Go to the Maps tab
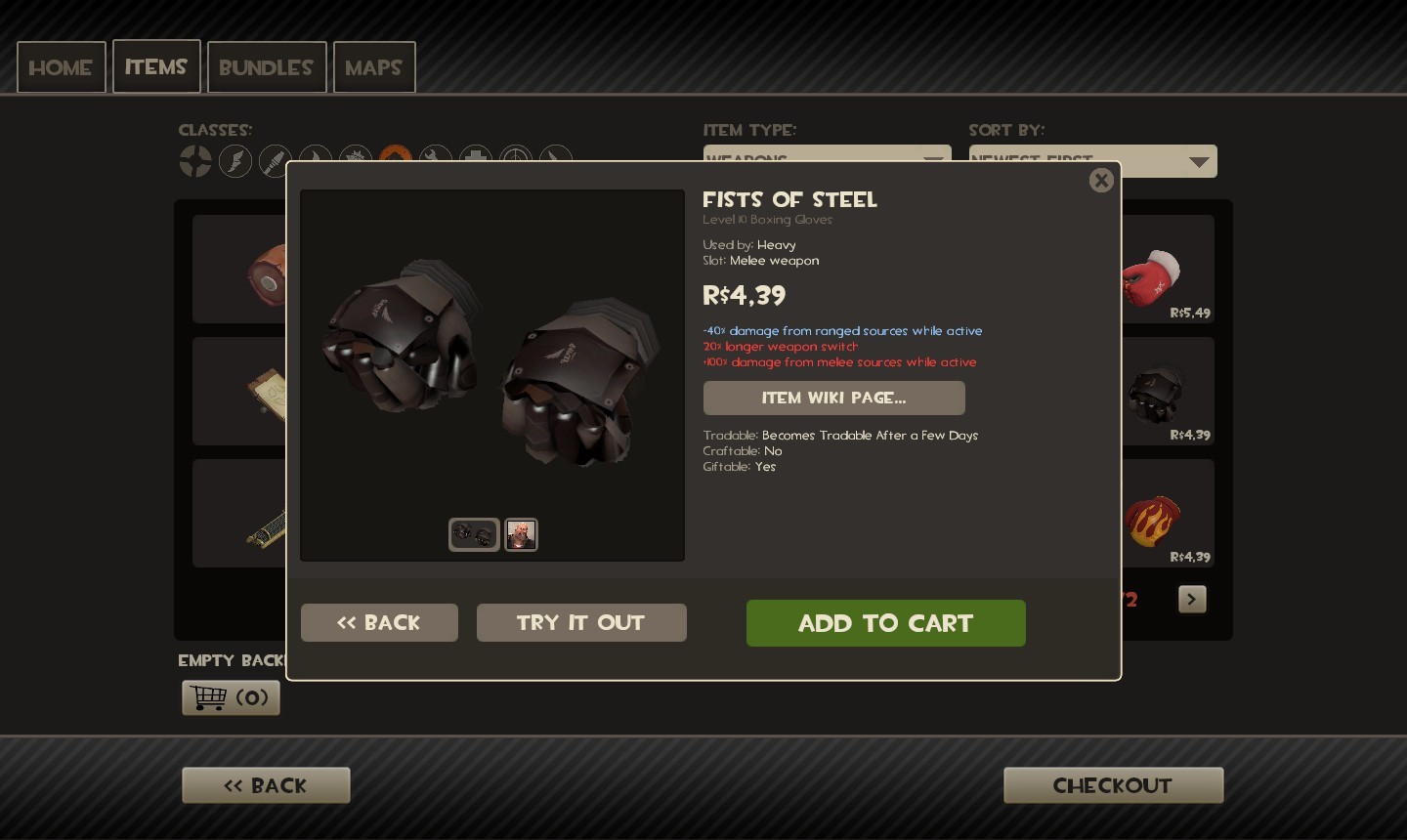The width and height of the screenshot is (1407, 840). click(x=374, y=66)
